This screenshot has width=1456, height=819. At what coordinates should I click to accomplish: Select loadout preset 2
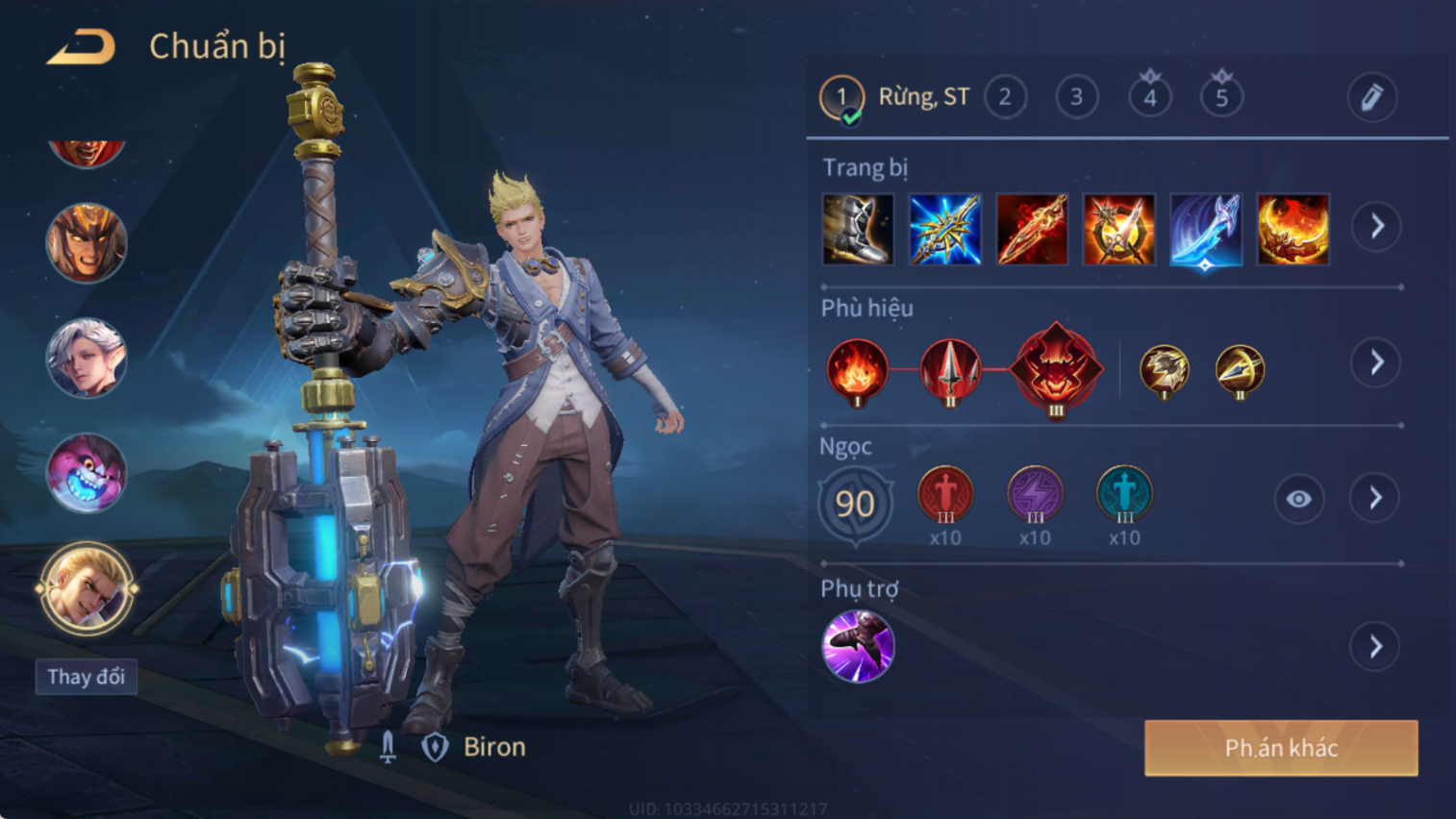click(1005, 97)
